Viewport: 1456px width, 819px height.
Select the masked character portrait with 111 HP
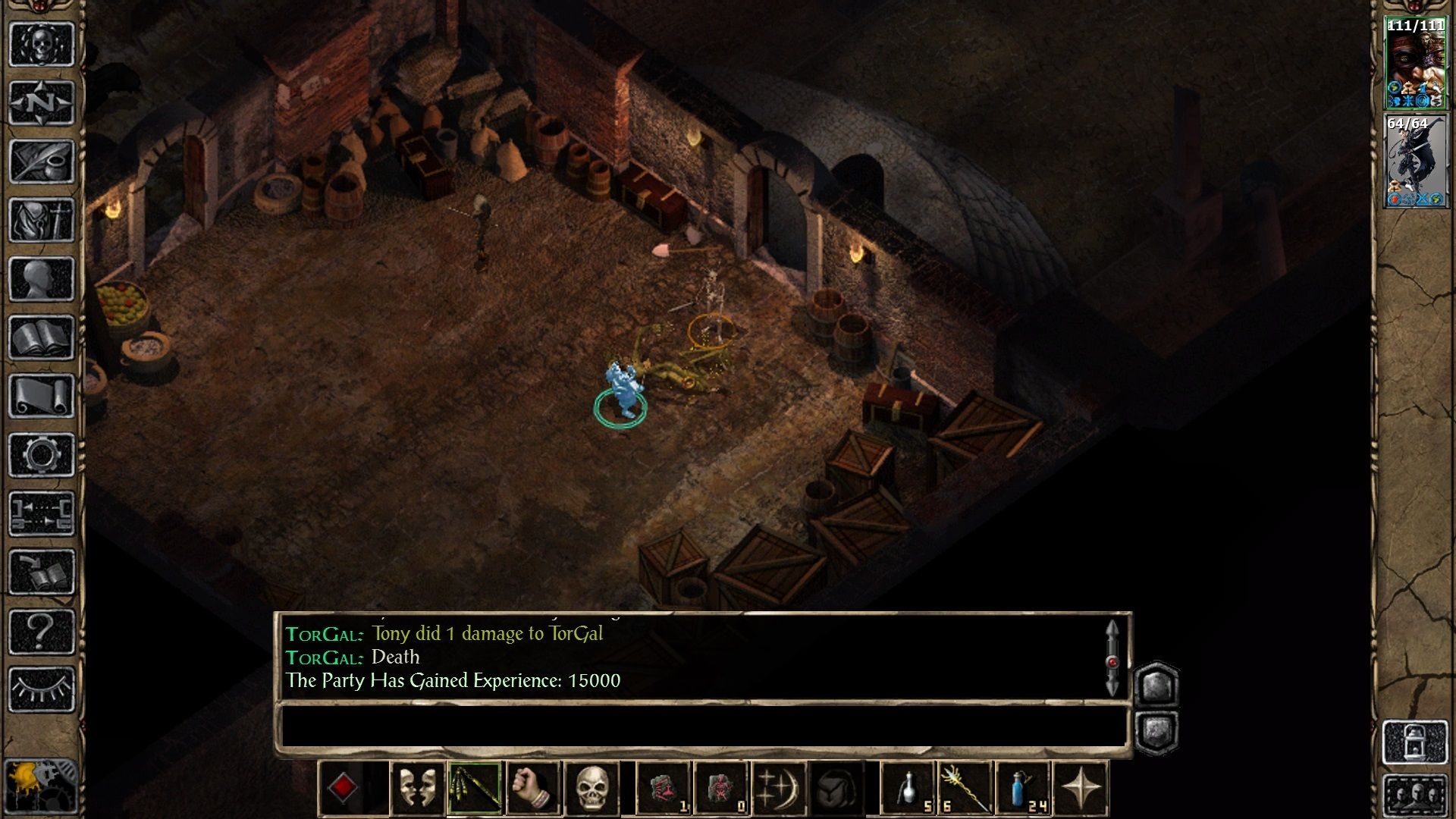coord(1415,64)
